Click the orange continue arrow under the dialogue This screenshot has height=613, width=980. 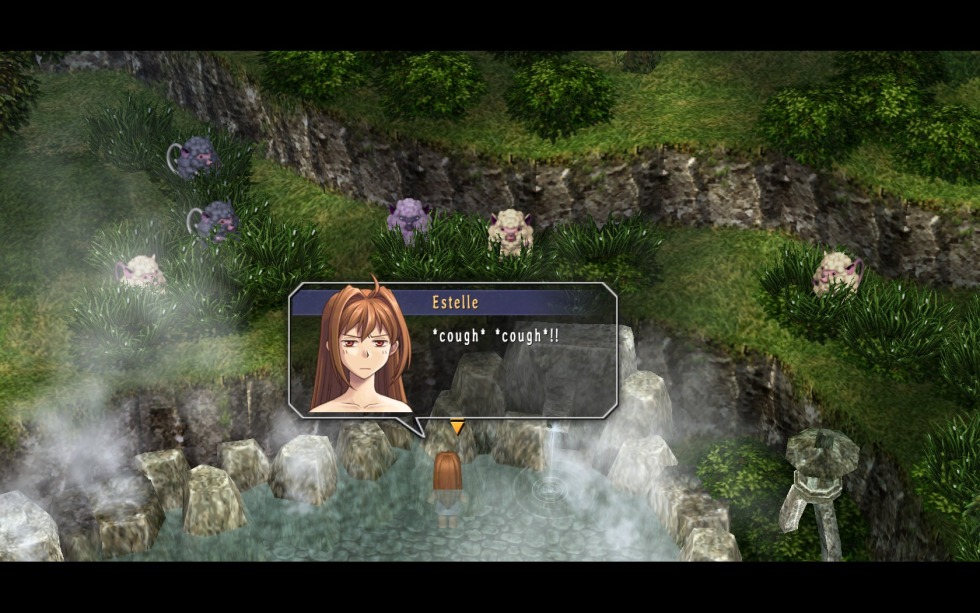click(457, 428)
